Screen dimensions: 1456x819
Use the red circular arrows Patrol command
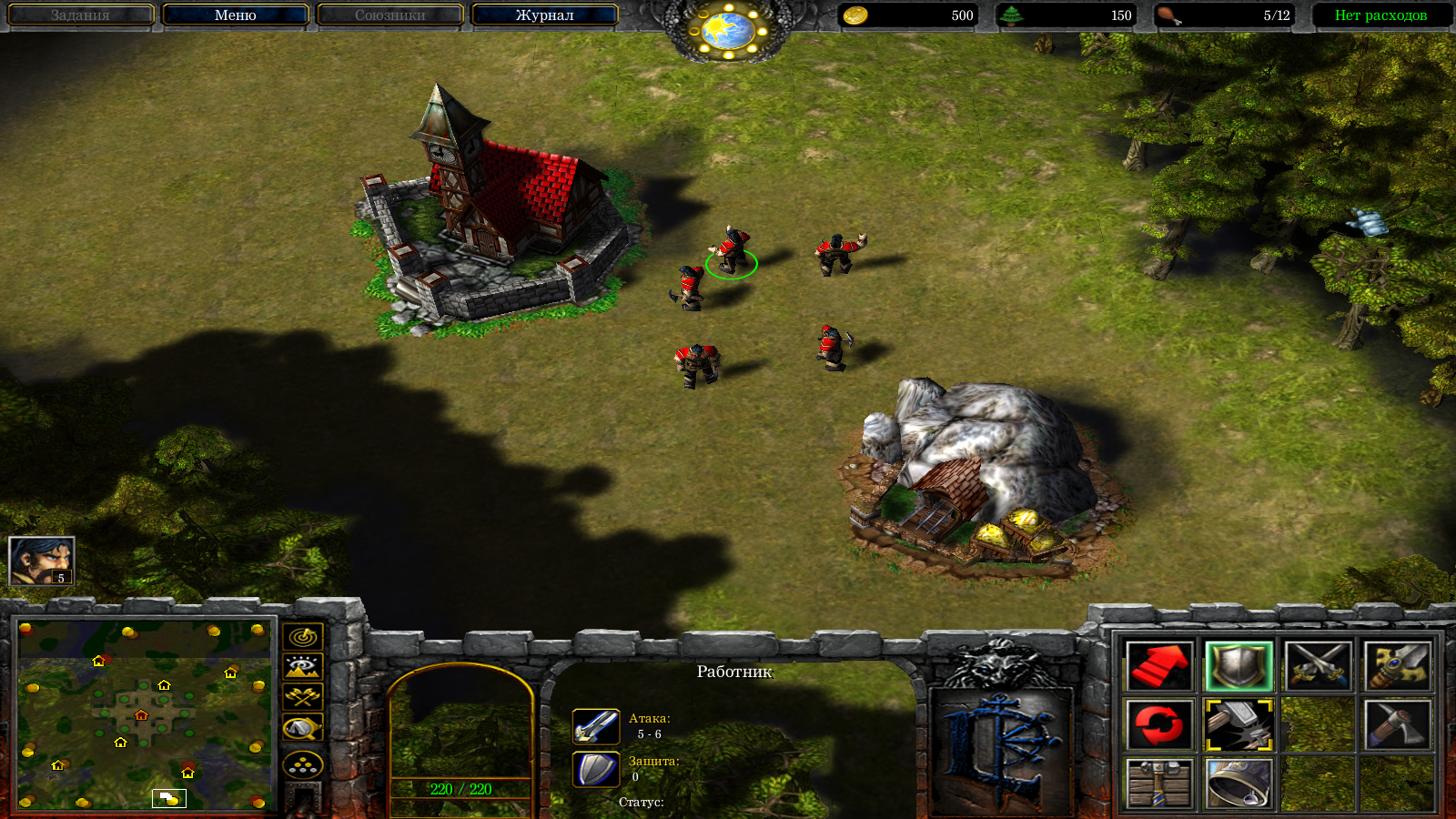(x=1158, y=725)
